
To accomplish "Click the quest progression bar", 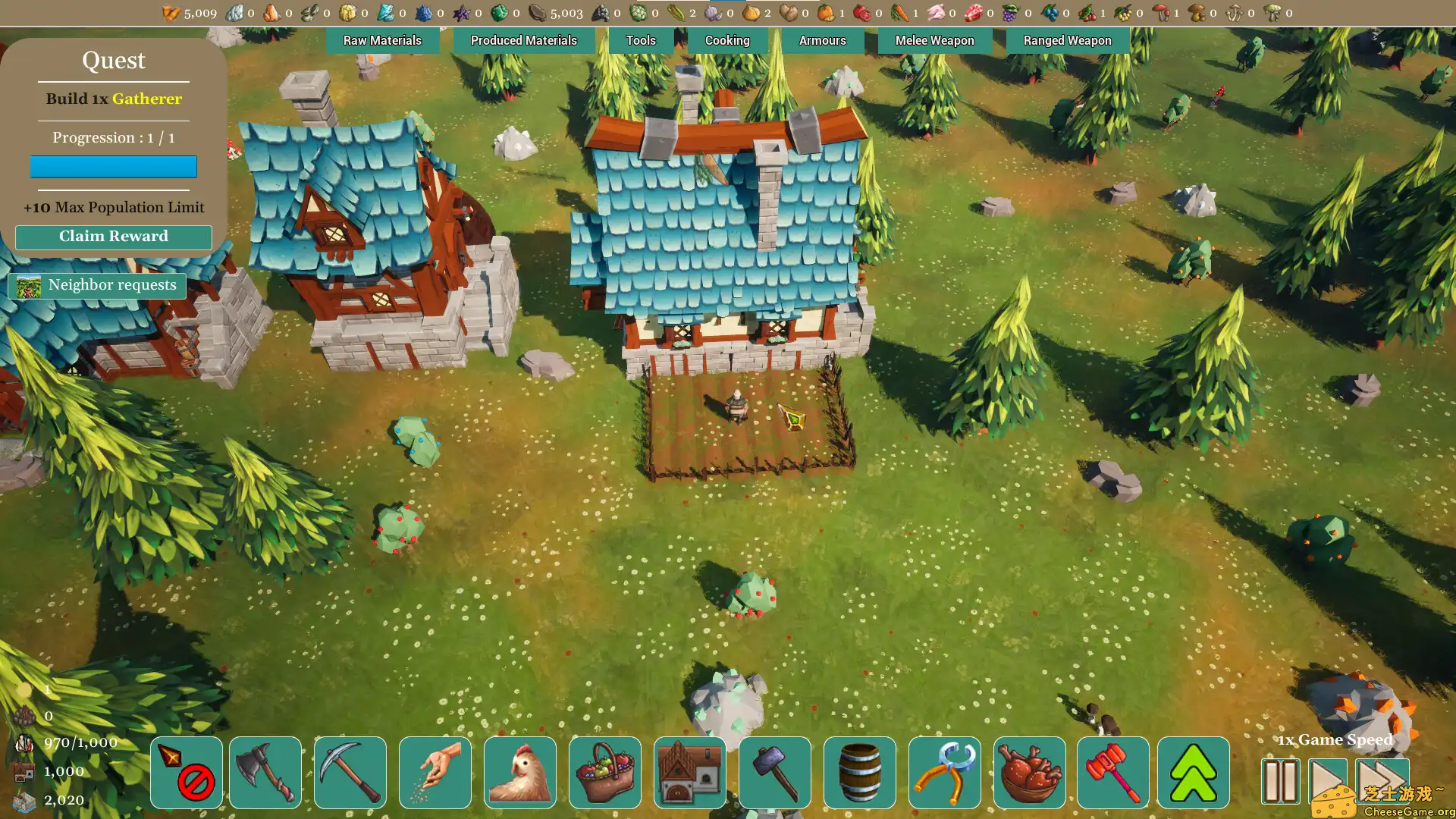I will pos(113,167).
